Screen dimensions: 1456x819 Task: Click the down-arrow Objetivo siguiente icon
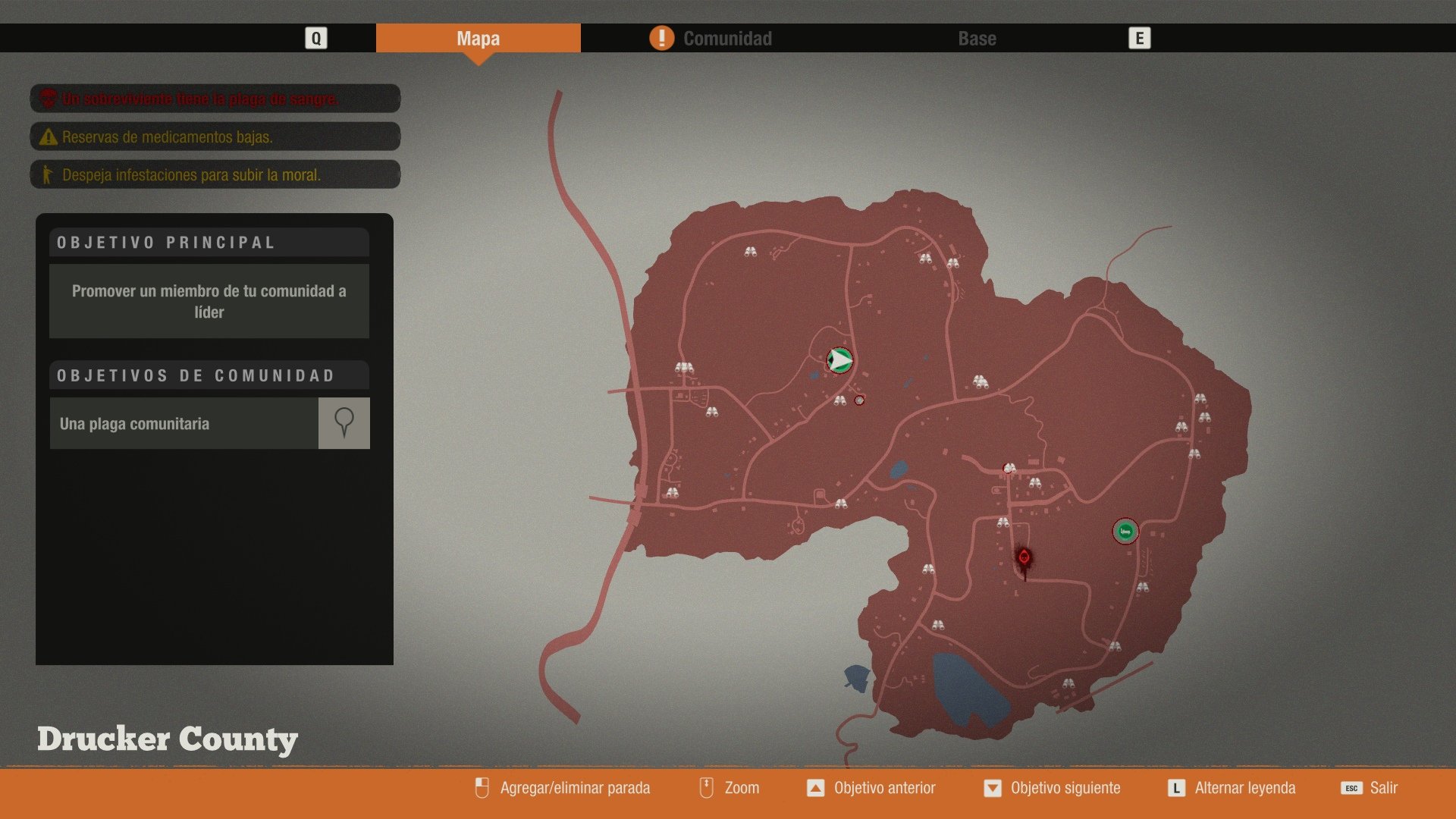pos(994,788)
